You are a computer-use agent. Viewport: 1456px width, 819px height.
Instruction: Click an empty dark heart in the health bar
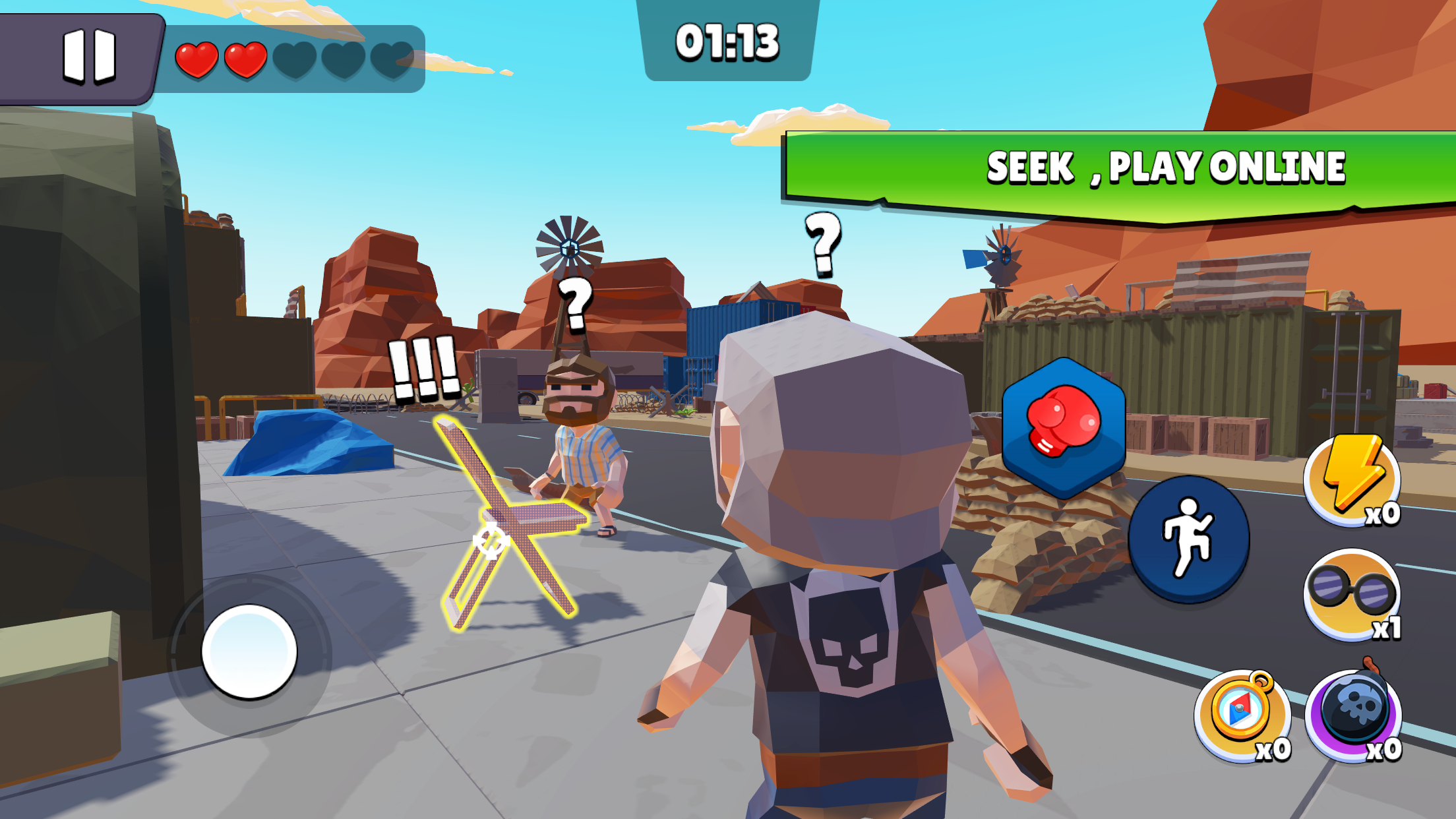[x=295, y=59]
